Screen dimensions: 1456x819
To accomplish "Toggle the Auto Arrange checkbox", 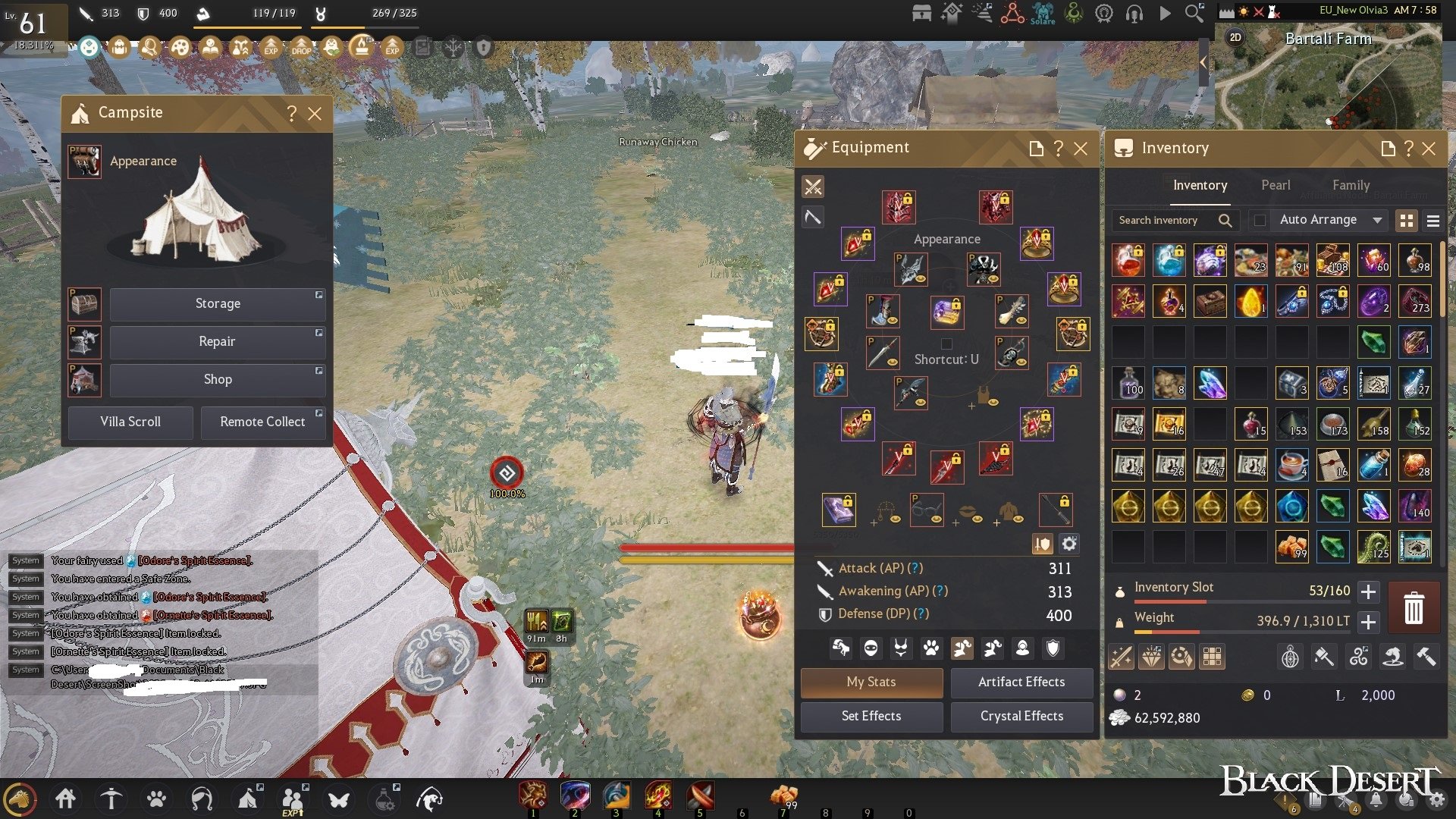I will click(x=1260, y=220).
